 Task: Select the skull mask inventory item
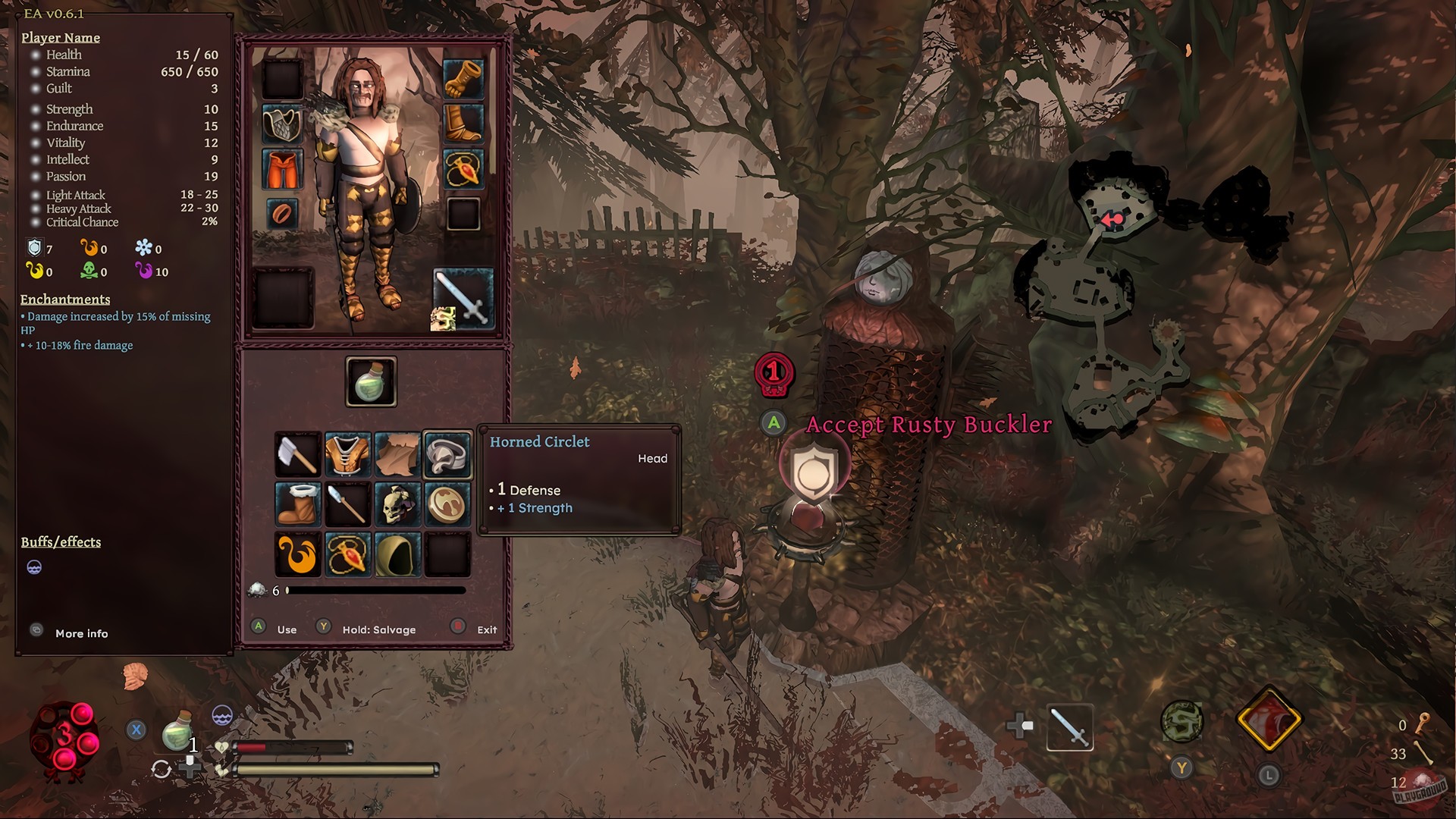click(x=397, y=504)
